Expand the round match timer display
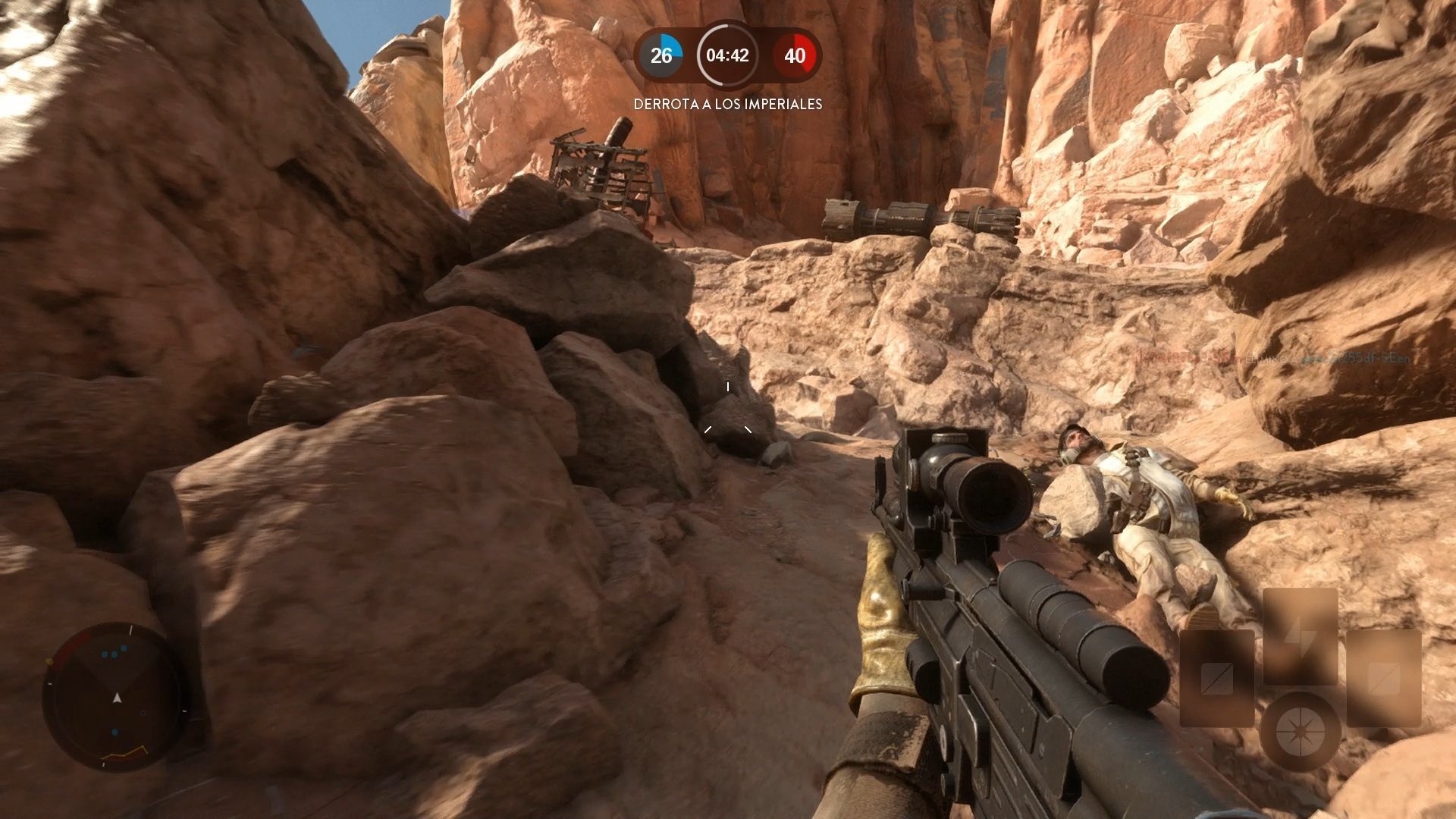Screen dimensions: 1456x819 (726, 54)
